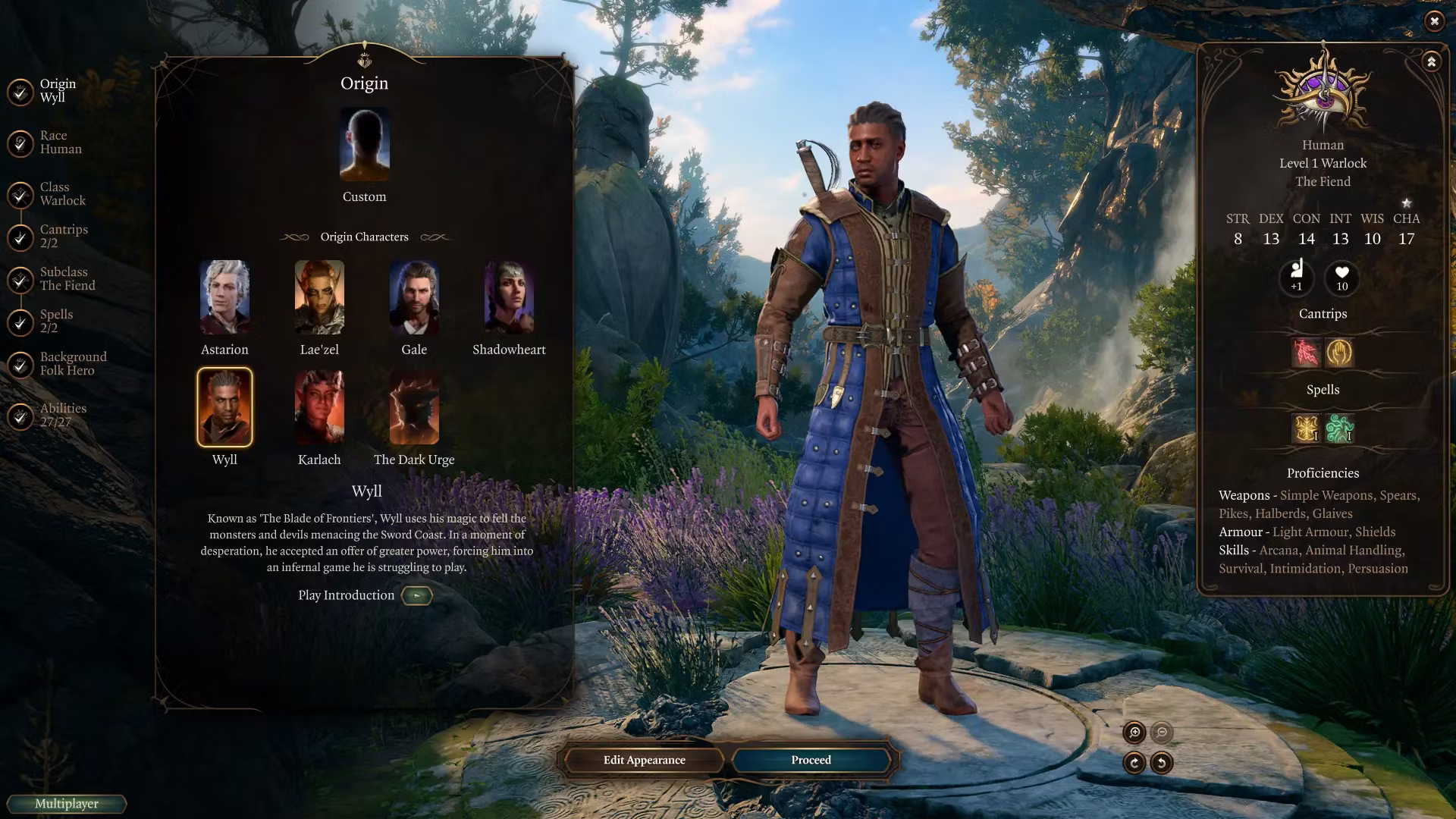Play Wyll's introduction video
1456x819 pixels.
pyautogui.click(x=416, y=596)
